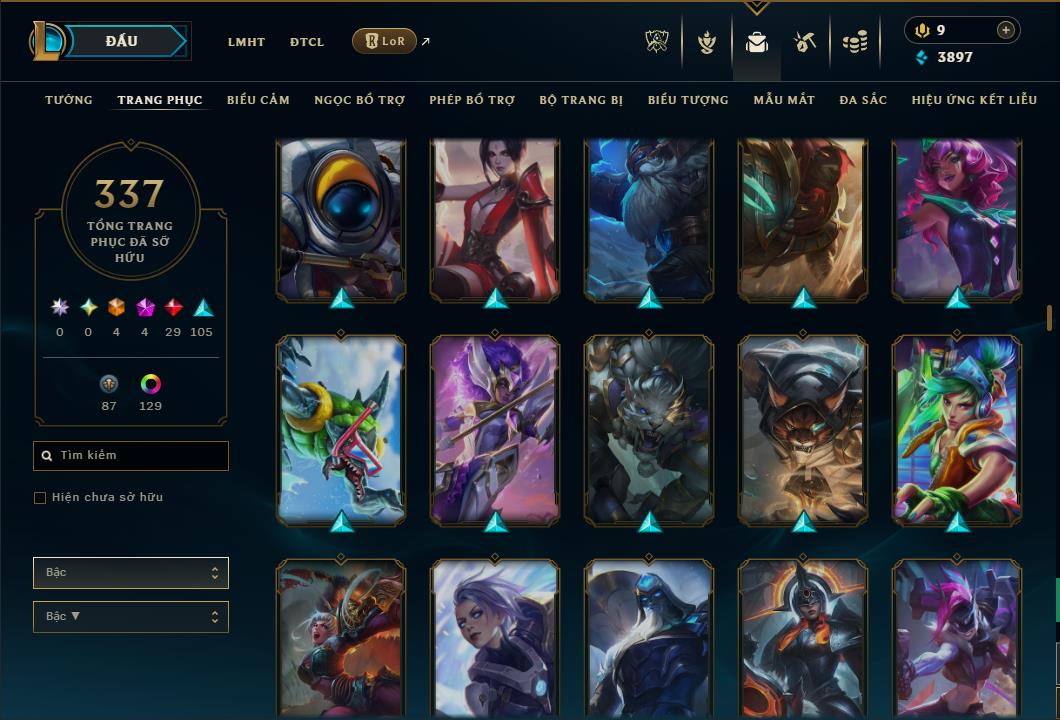Open the HIỆU ỨNG KẾT LIỄU tab
This screenshot has height=720, width=1060.
click(x=975, y=100)
